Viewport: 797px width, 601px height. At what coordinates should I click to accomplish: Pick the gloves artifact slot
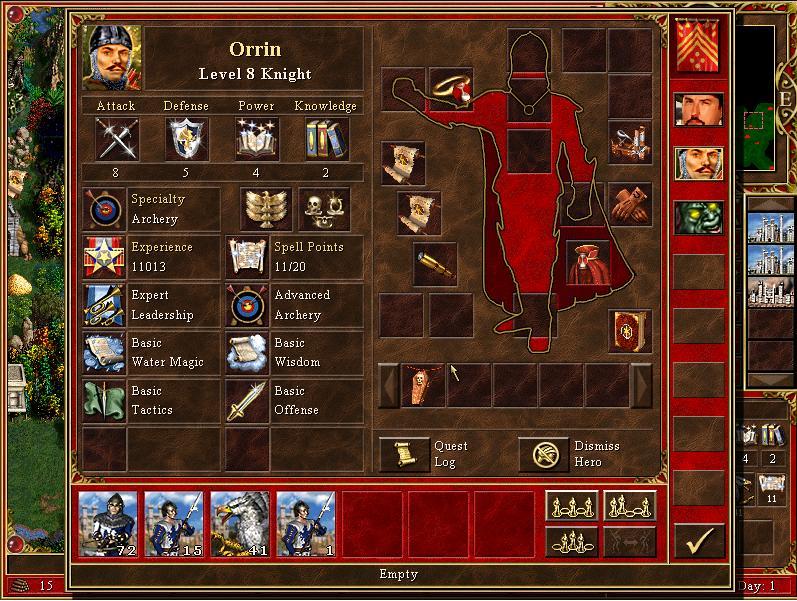point(630,203)
